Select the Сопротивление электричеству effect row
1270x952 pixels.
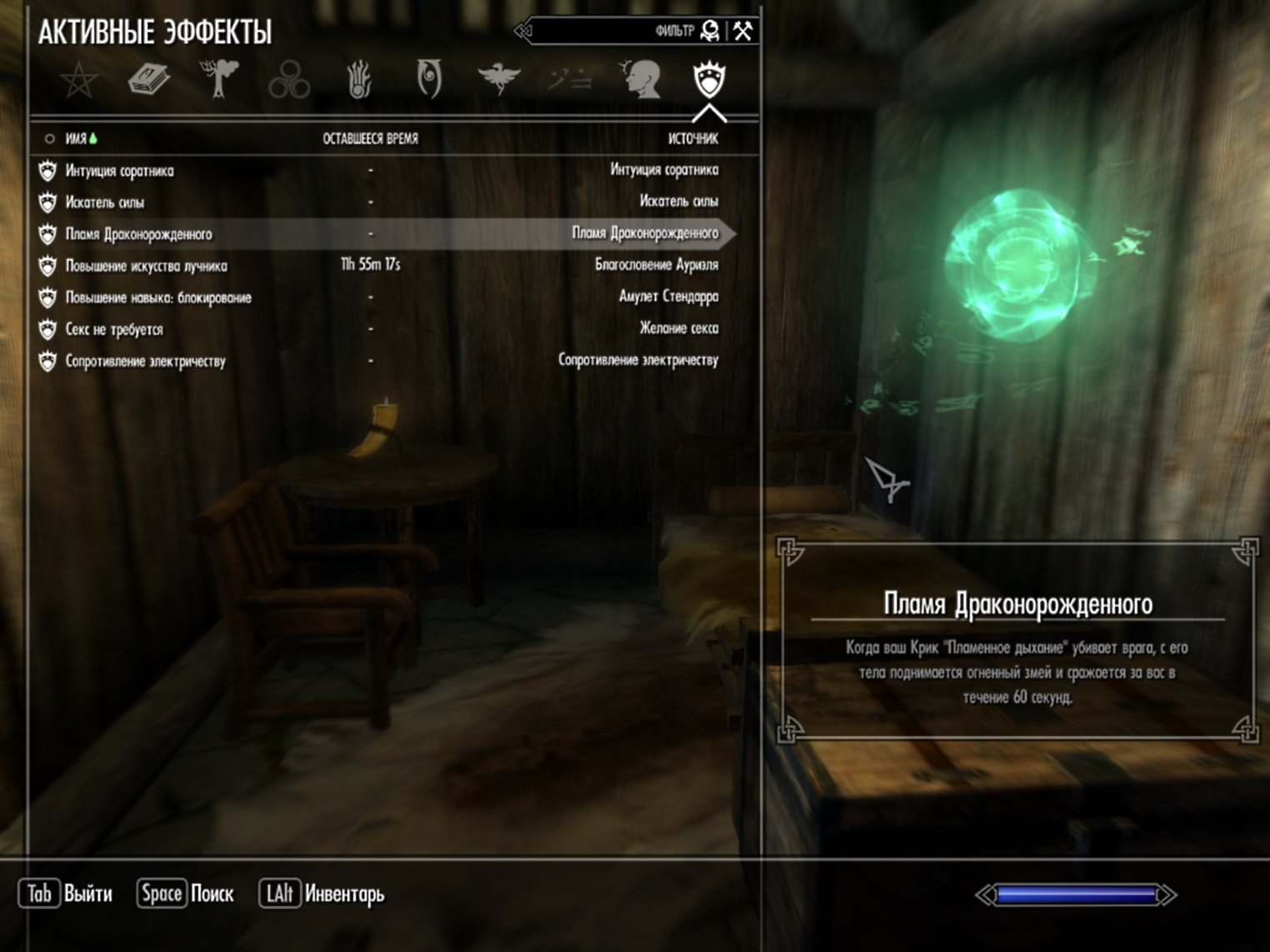point(145,361)
